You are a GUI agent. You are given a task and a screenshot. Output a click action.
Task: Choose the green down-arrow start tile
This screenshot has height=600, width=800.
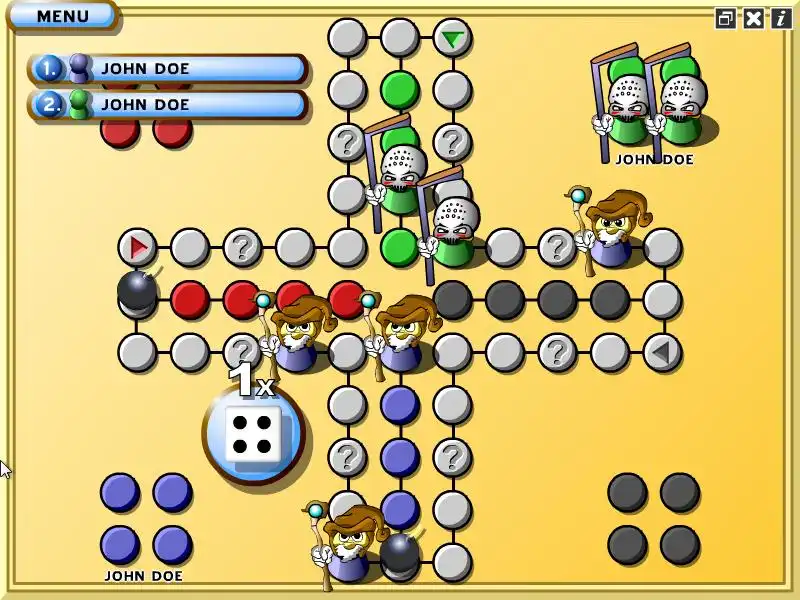453,39
